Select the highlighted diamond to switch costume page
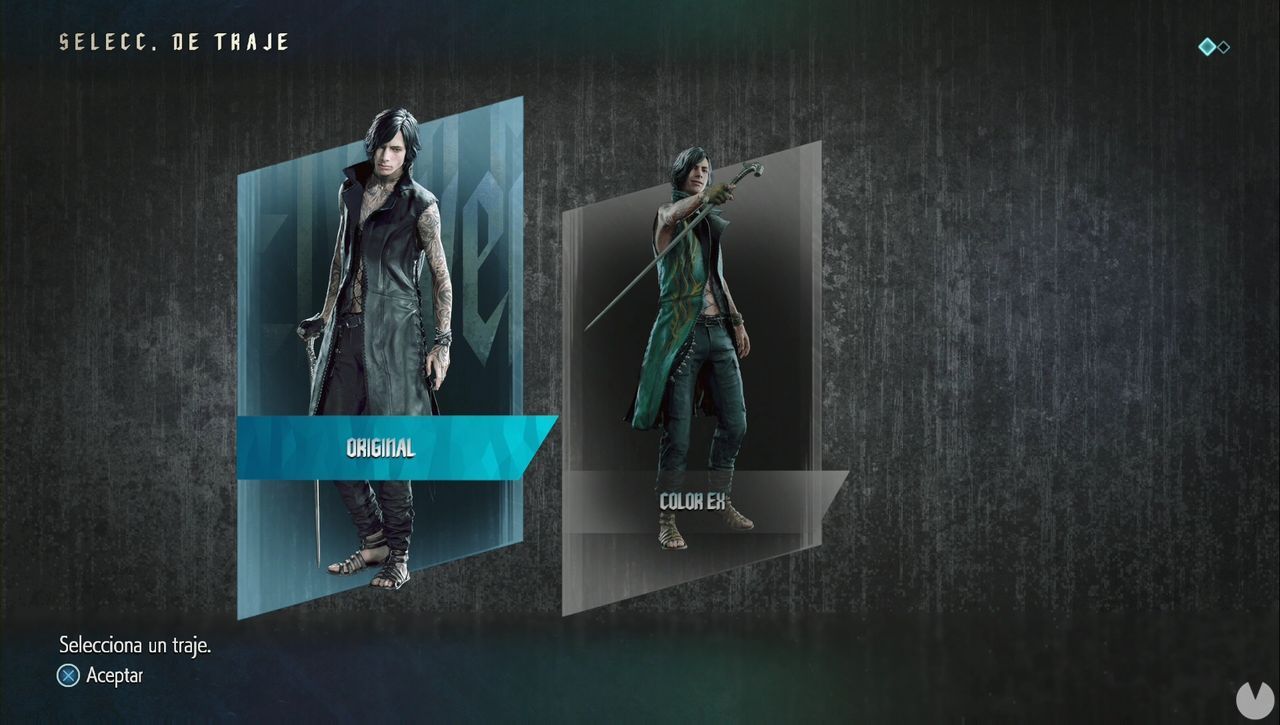Viewport: 1280px width, 725px height. [x=1207, y=46]
